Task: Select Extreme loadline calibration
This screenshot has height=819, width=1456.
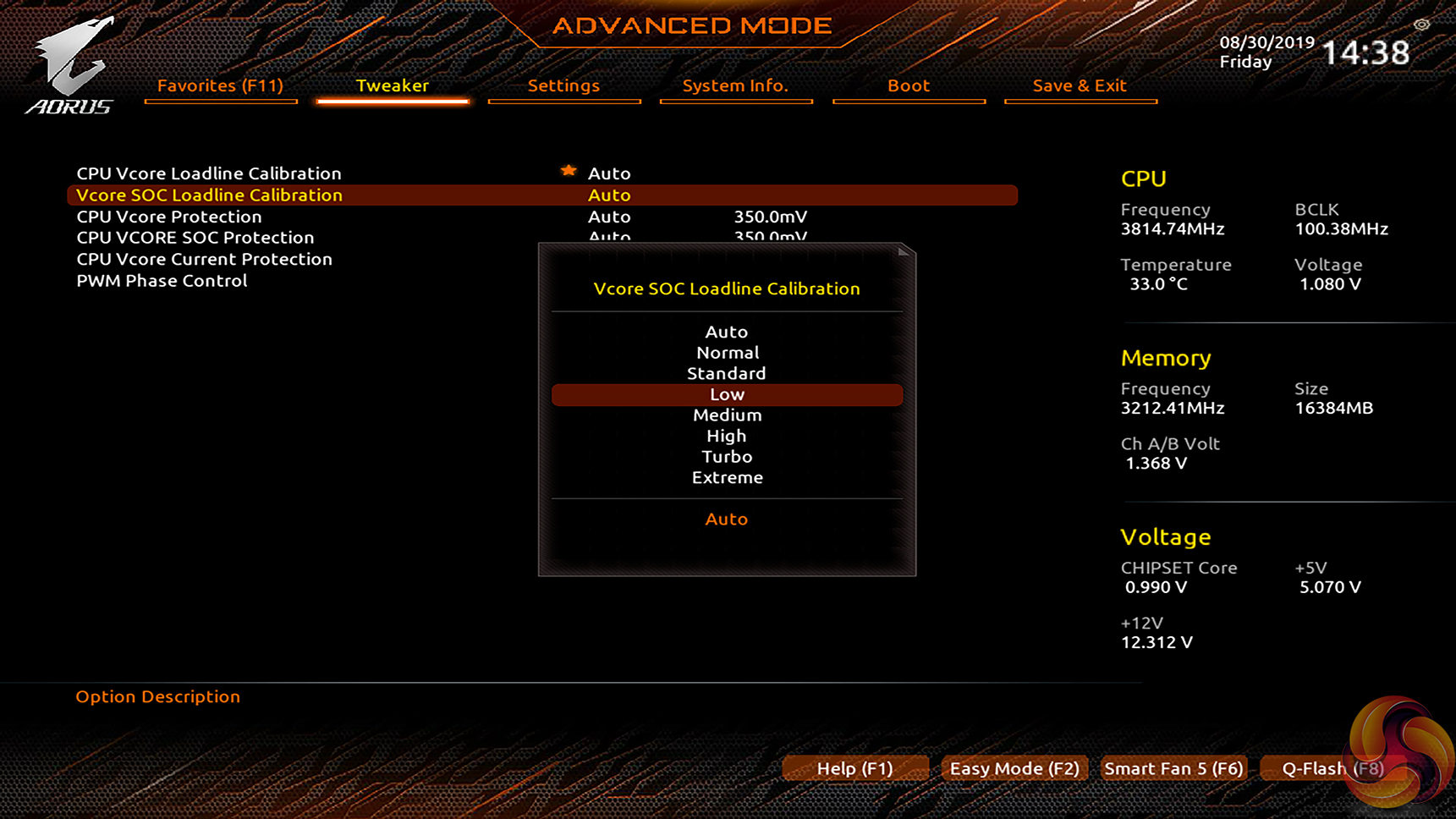Action: click(727, 477)
